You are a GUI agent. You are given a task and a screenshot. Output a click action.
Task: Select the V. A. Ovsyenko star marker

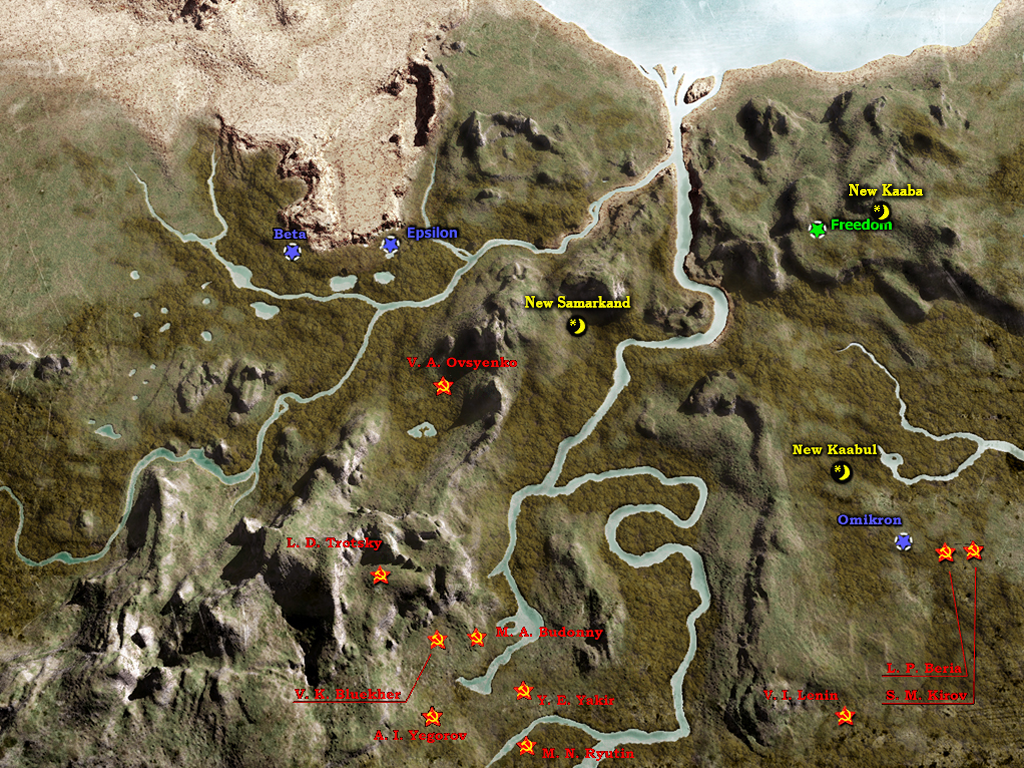(x=444, y=387)
